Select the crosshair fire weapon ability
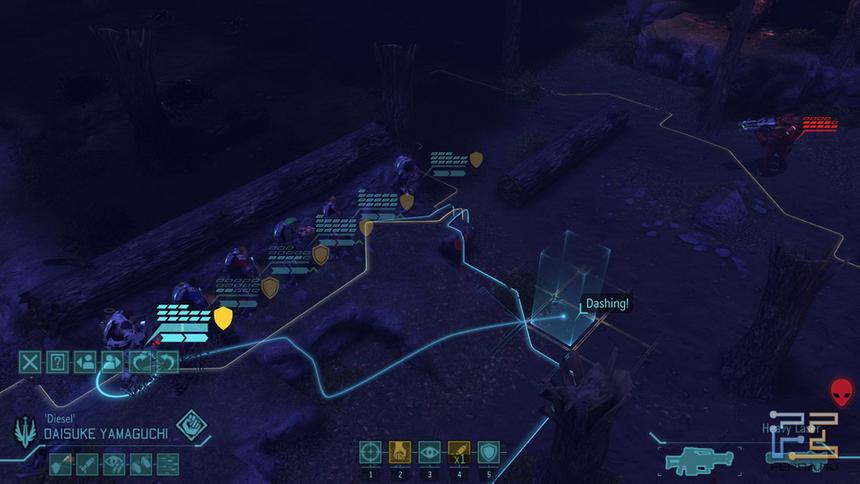This screenshot has height=484, width=860. point(370,452)
